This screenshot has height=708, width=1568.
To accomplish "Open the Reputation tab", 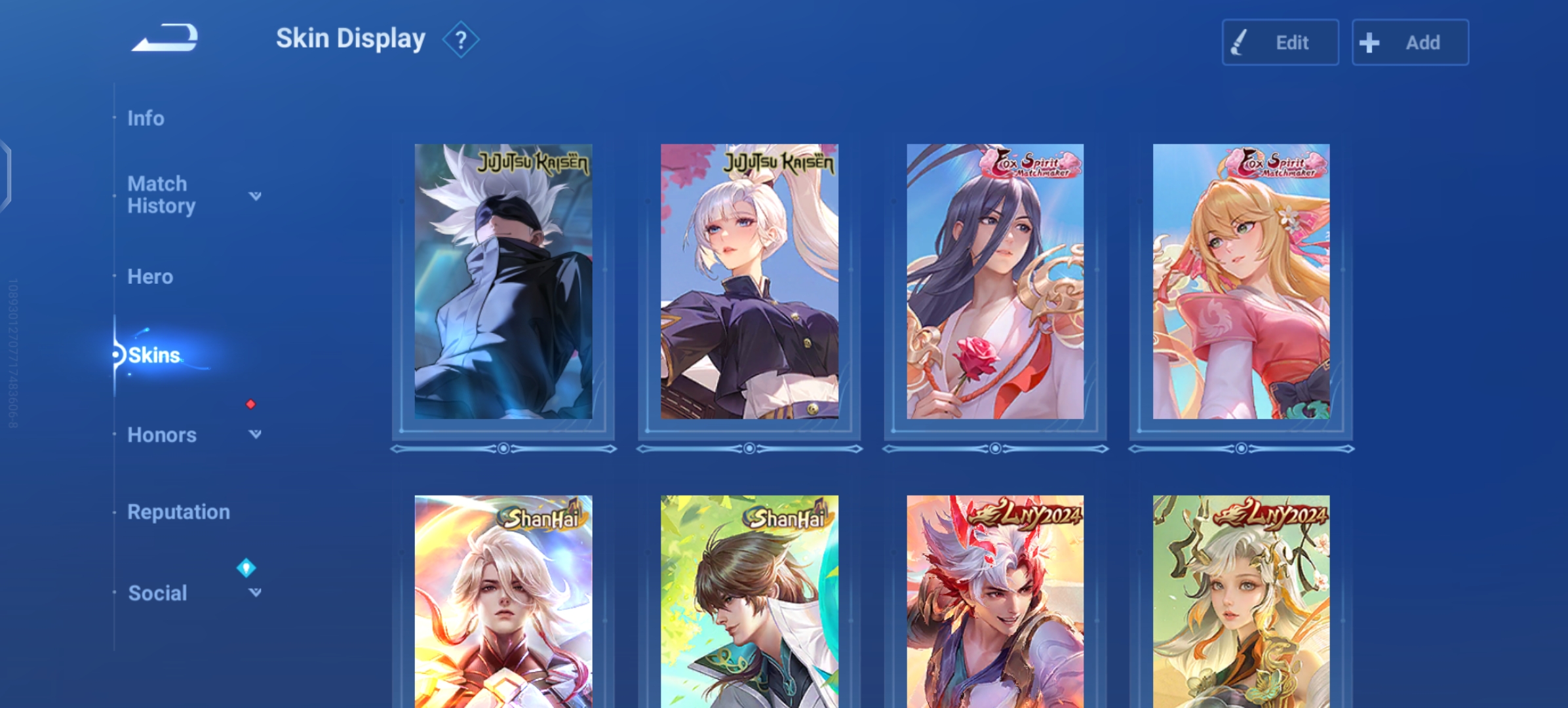I will click(x=178, y=512).
